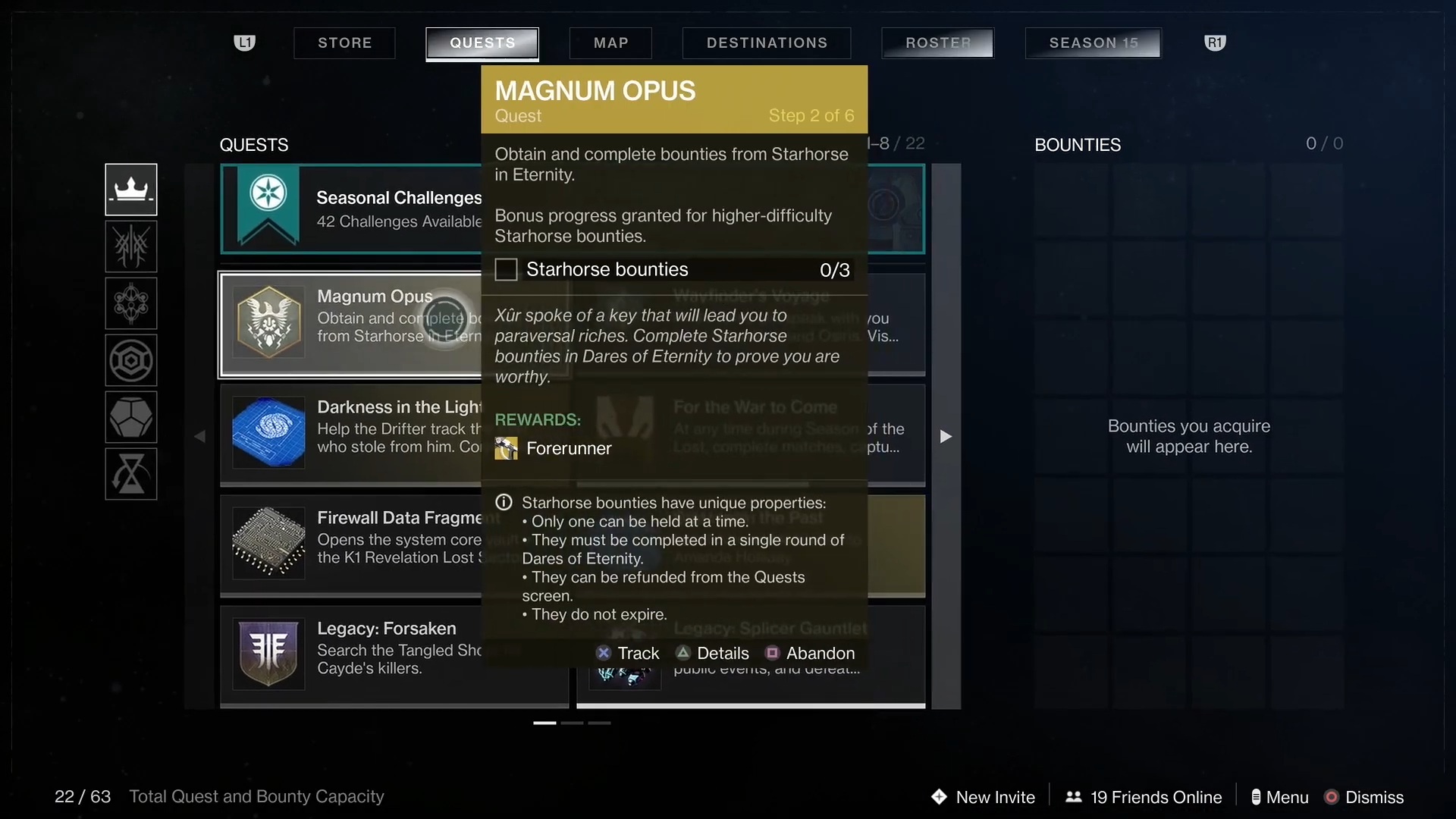Go to next quests page arrow
Screen dimensions: 1456x819
click(x=946, y=436)
